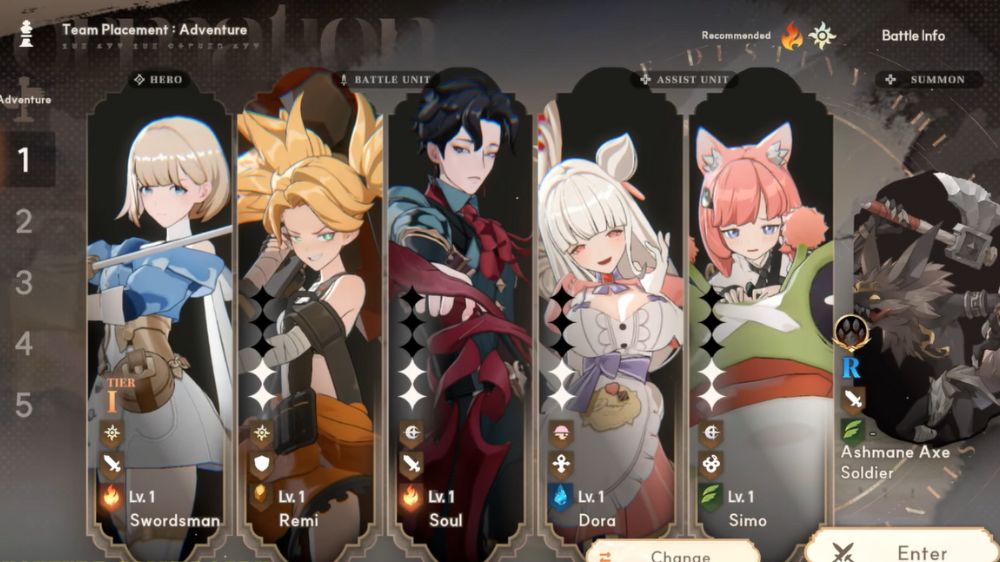Click the recommended fire element icon

(792, 37)
